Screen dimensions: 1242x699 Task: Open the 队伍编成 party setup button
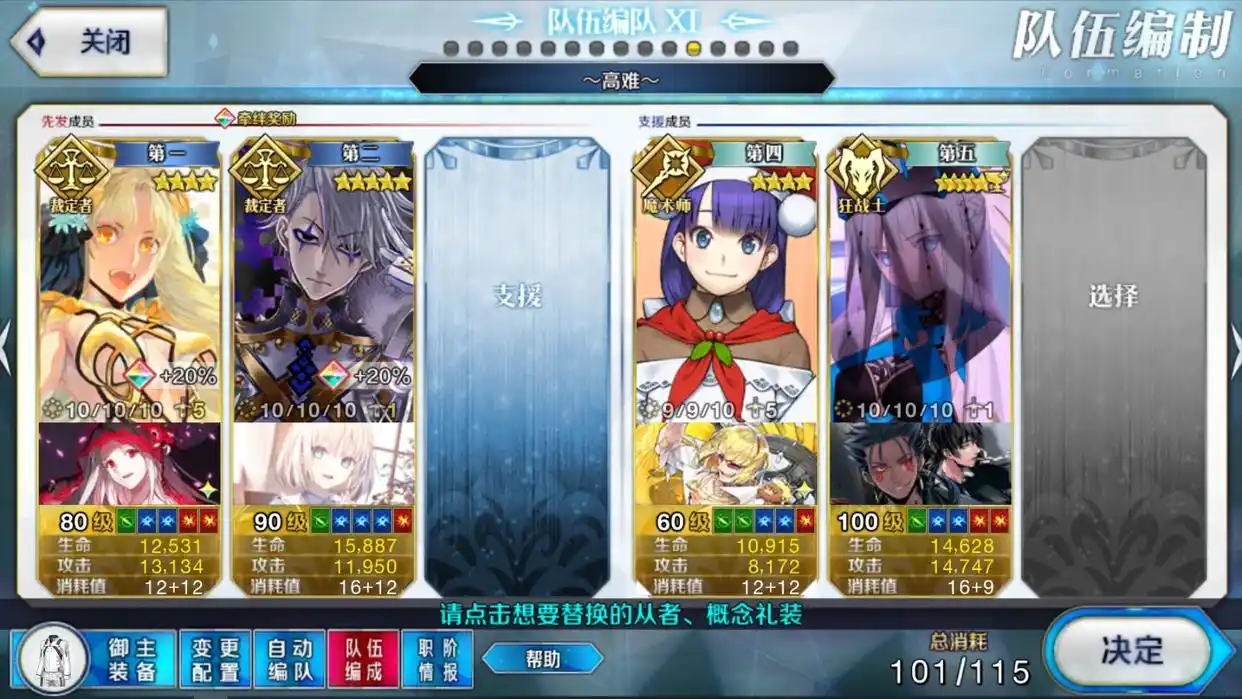pos(364,659)
